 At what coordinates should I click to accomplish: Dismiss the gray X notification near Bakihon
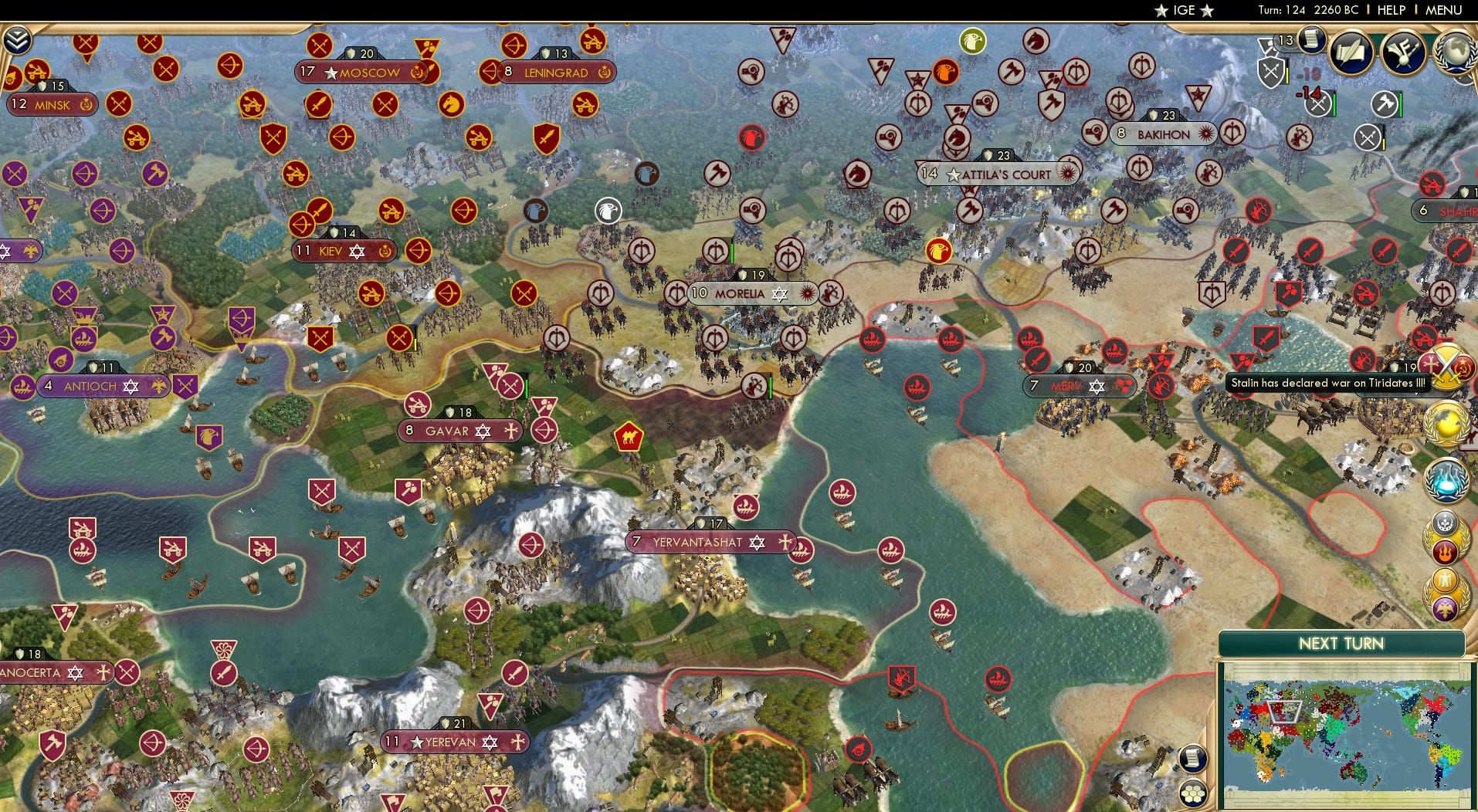pyautogui.click(x=1368, y=137)
